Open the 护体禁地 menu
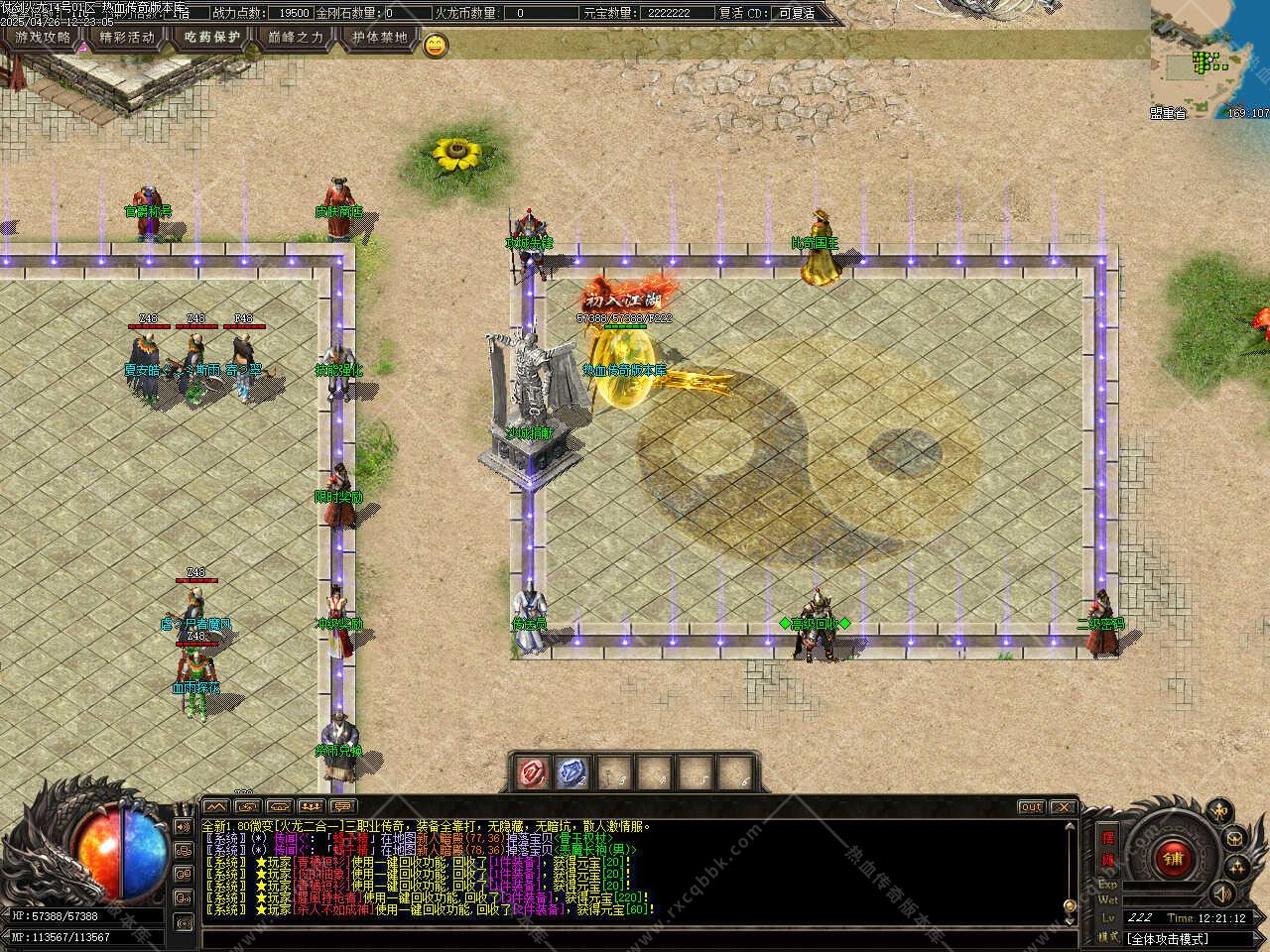Viewport: 1270px width, 952px height. tap(380, 38)
